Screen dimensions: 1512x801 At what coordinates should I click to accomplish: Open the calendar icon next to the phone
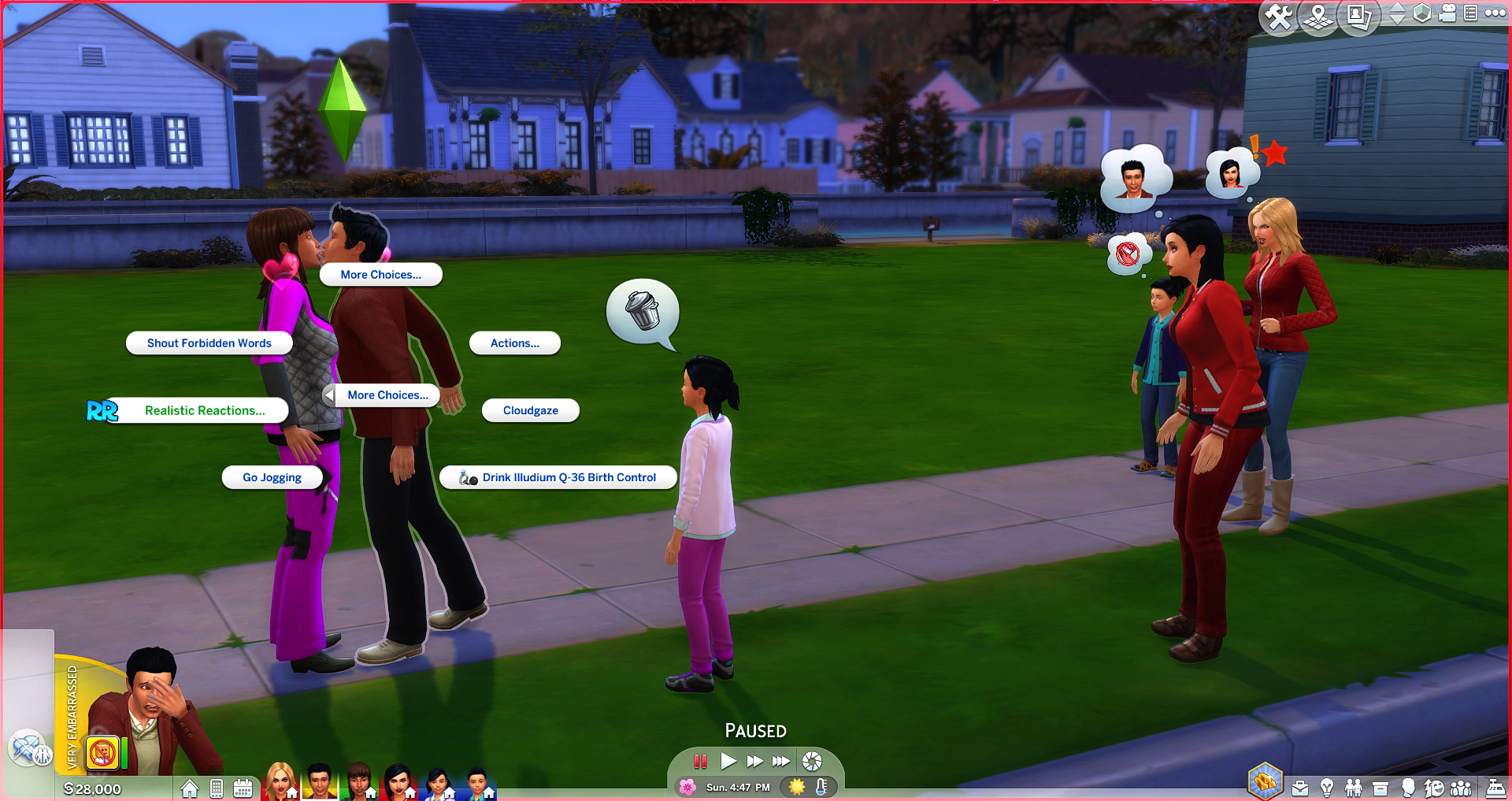tap(243, 788)
